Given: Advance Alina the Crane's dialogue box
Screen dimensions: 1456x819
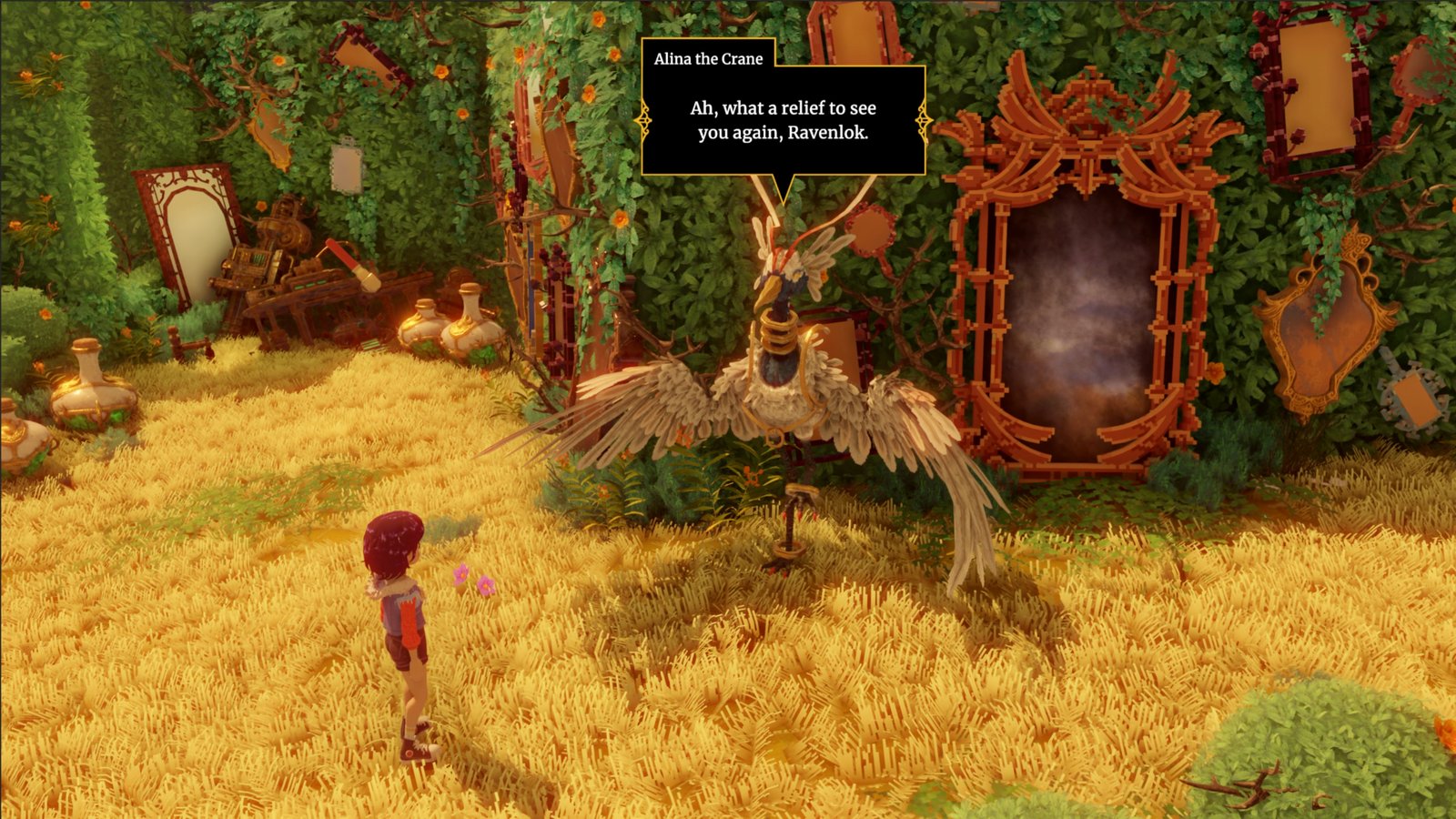Looking at the screenshot, I should 784,120.
